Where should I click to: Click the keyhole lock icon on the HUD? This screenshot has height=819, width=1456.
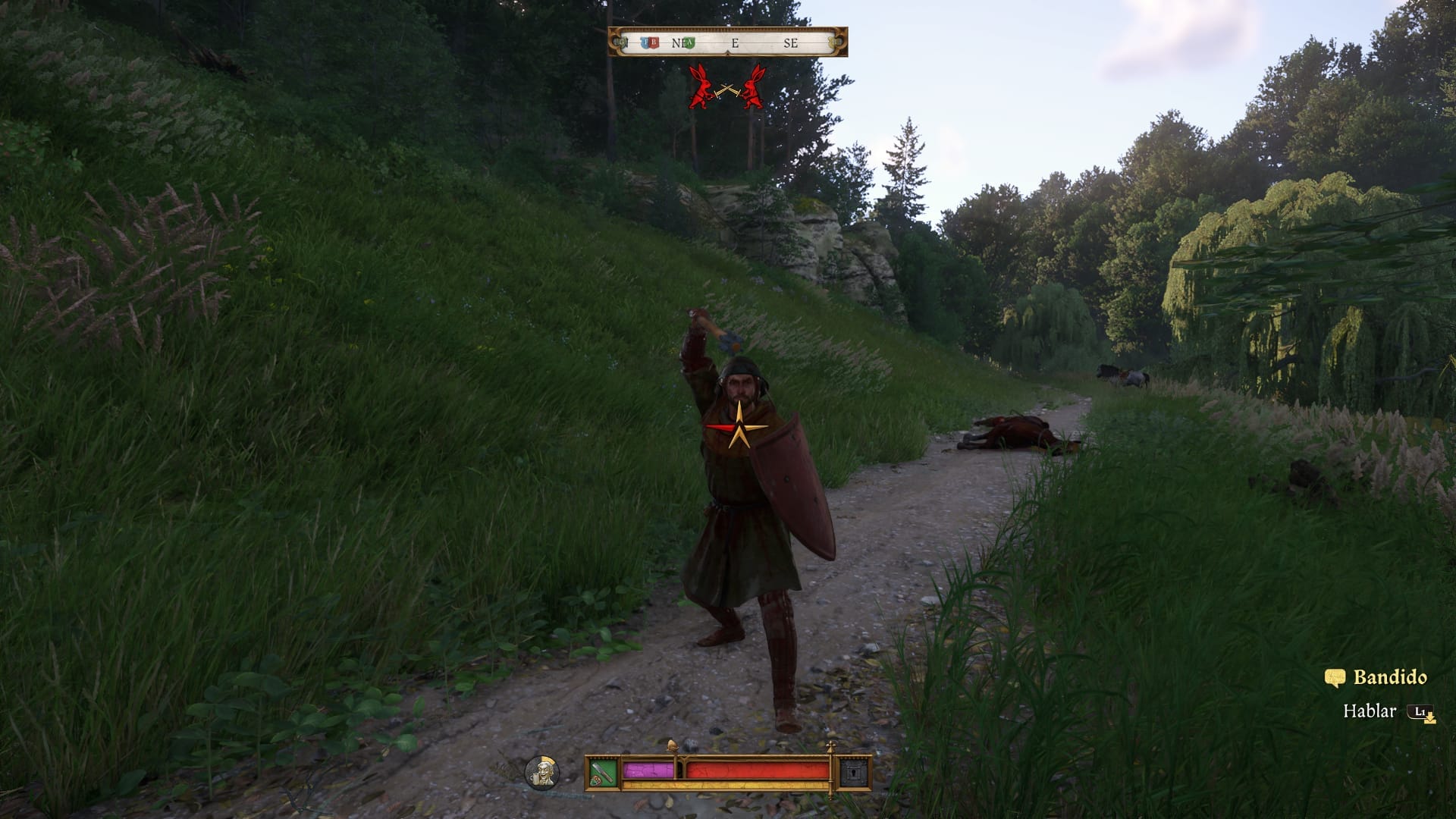pyautogui.click(x=854, y=773)
